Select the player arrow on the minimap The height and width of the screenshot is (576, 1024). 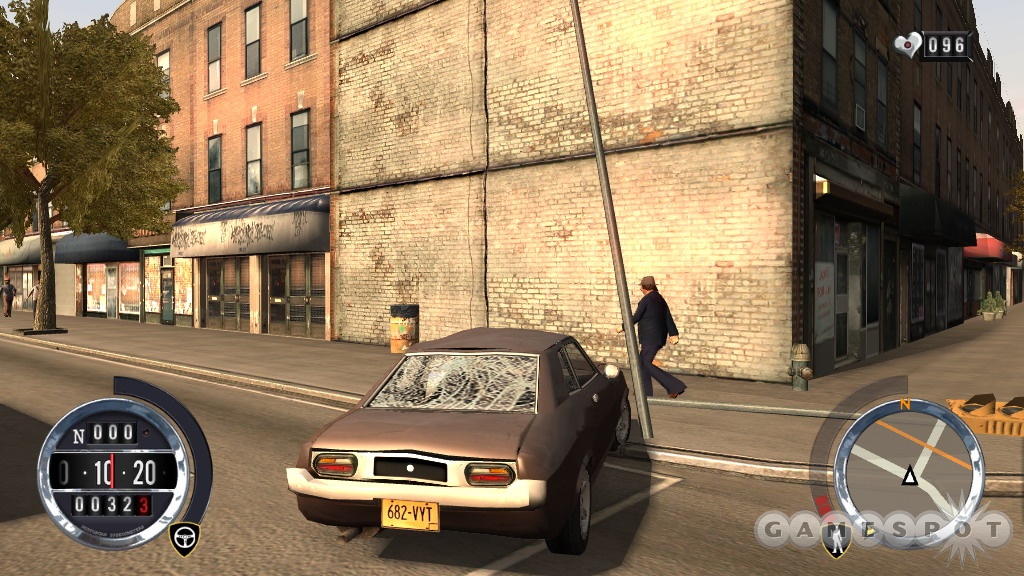click(909, 476)
